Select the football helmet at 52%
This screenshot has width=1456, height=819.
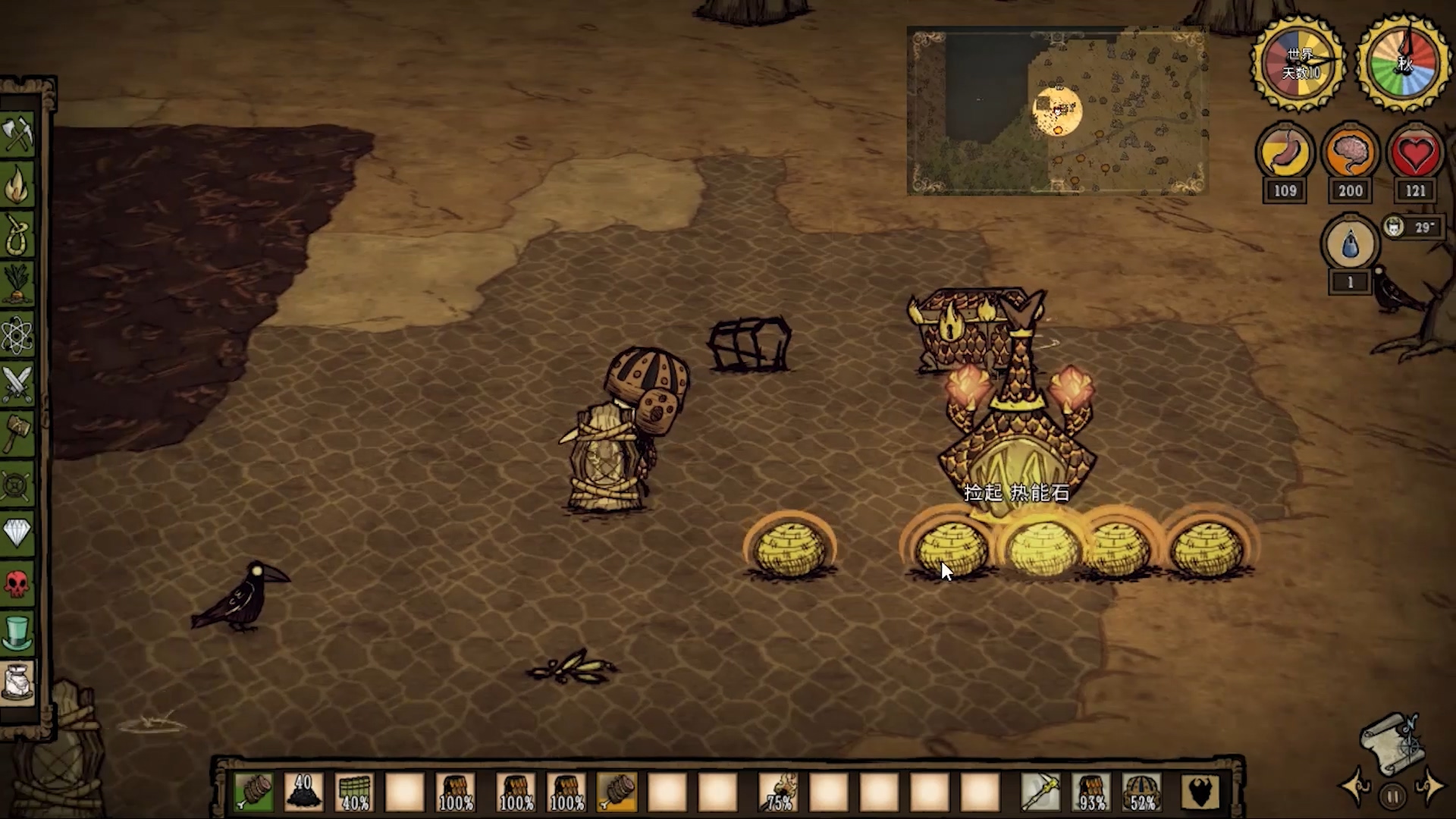click(1142, 792)
